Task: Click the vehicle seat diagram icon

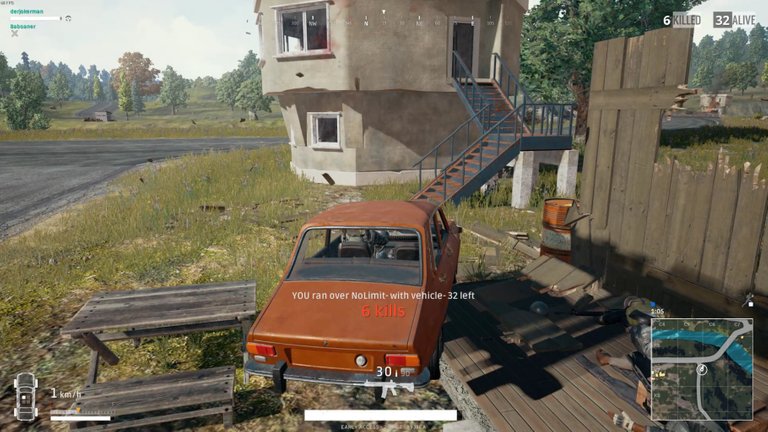Action: [x=25, y=395]
